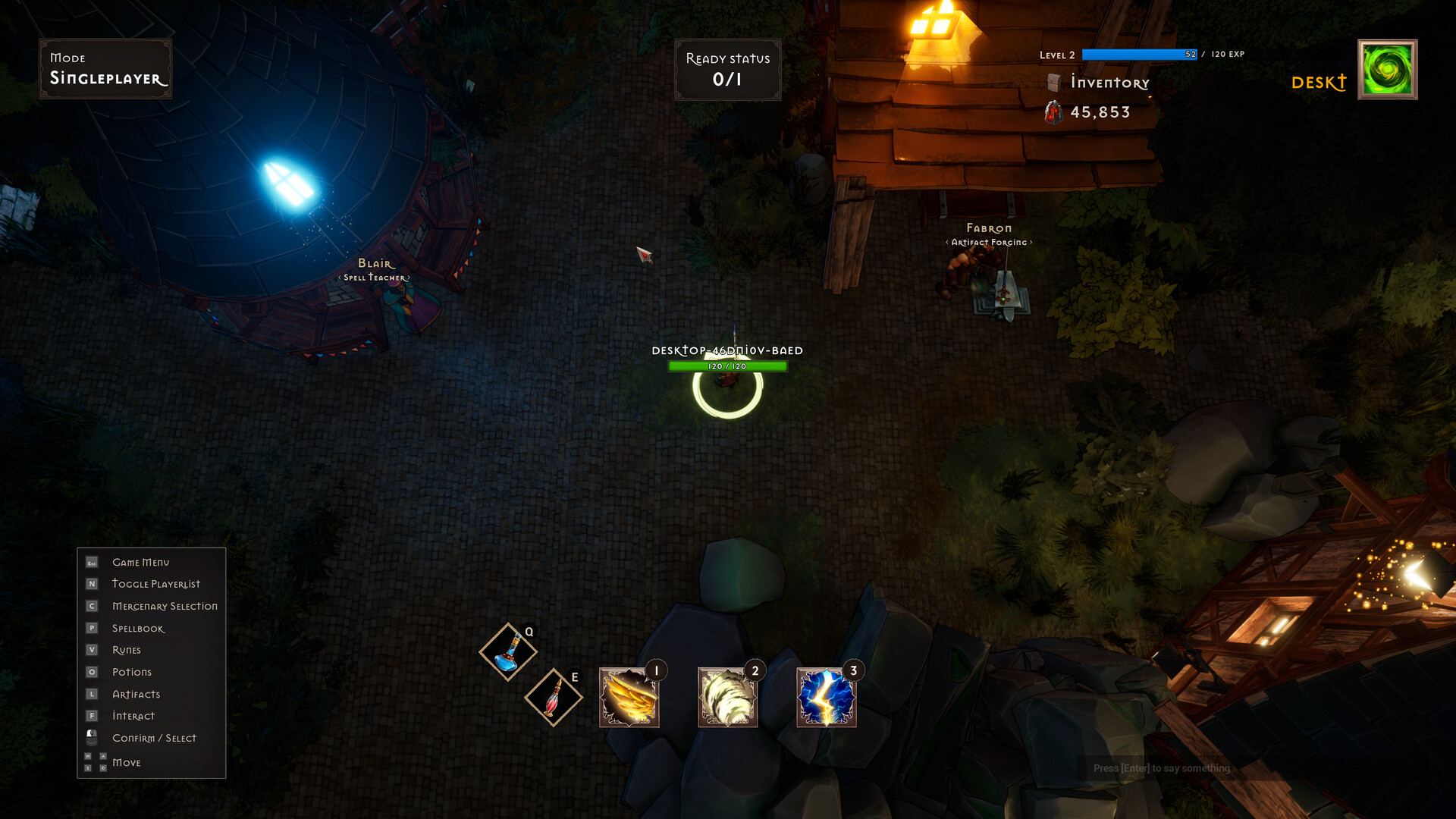Open the Inventory via its backpack icon
The image size is (1456, 819).
click(1054, 82)
